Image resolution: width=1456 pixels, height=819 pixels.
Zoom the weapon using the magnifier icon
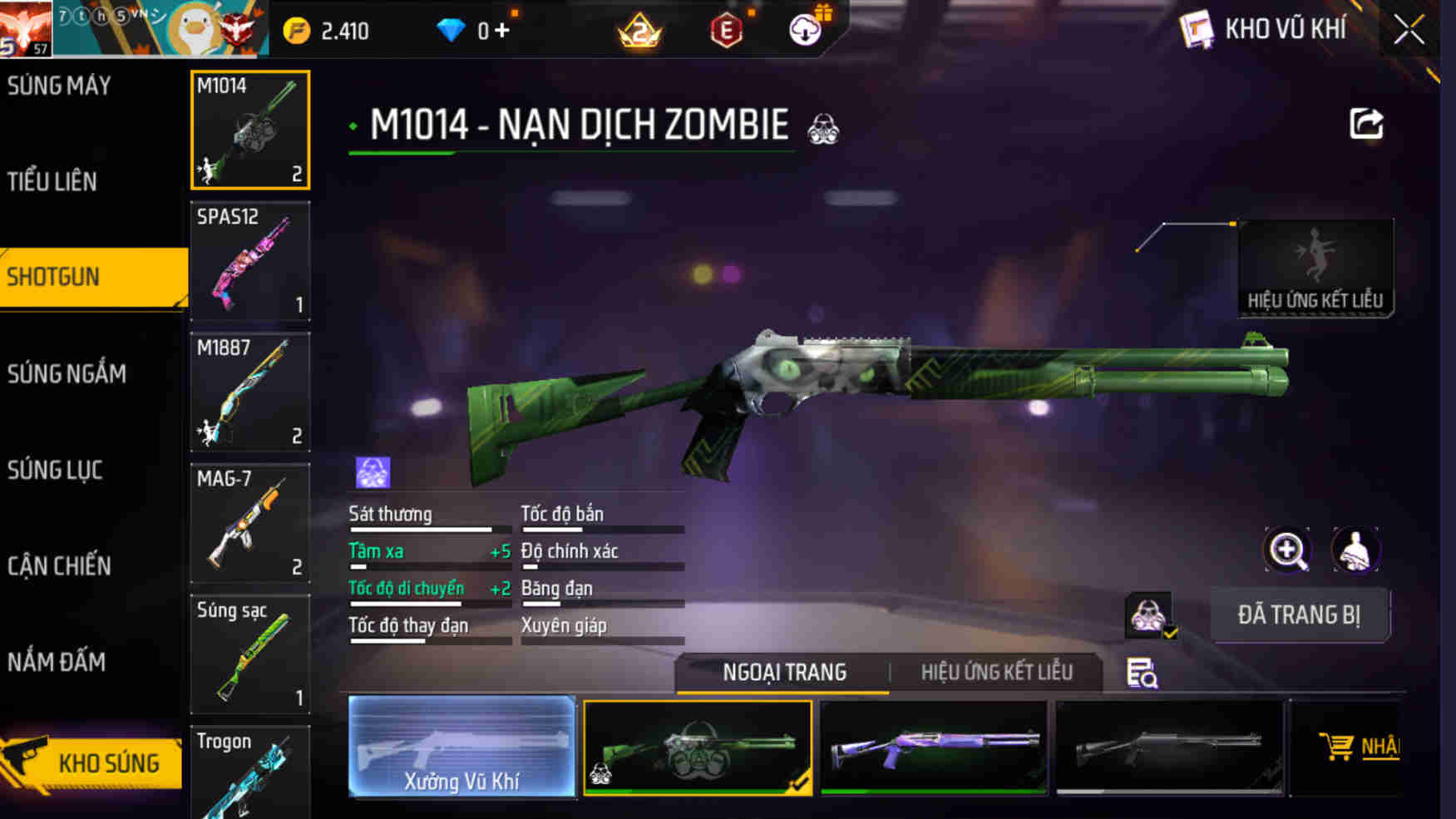coord(1286,550)
